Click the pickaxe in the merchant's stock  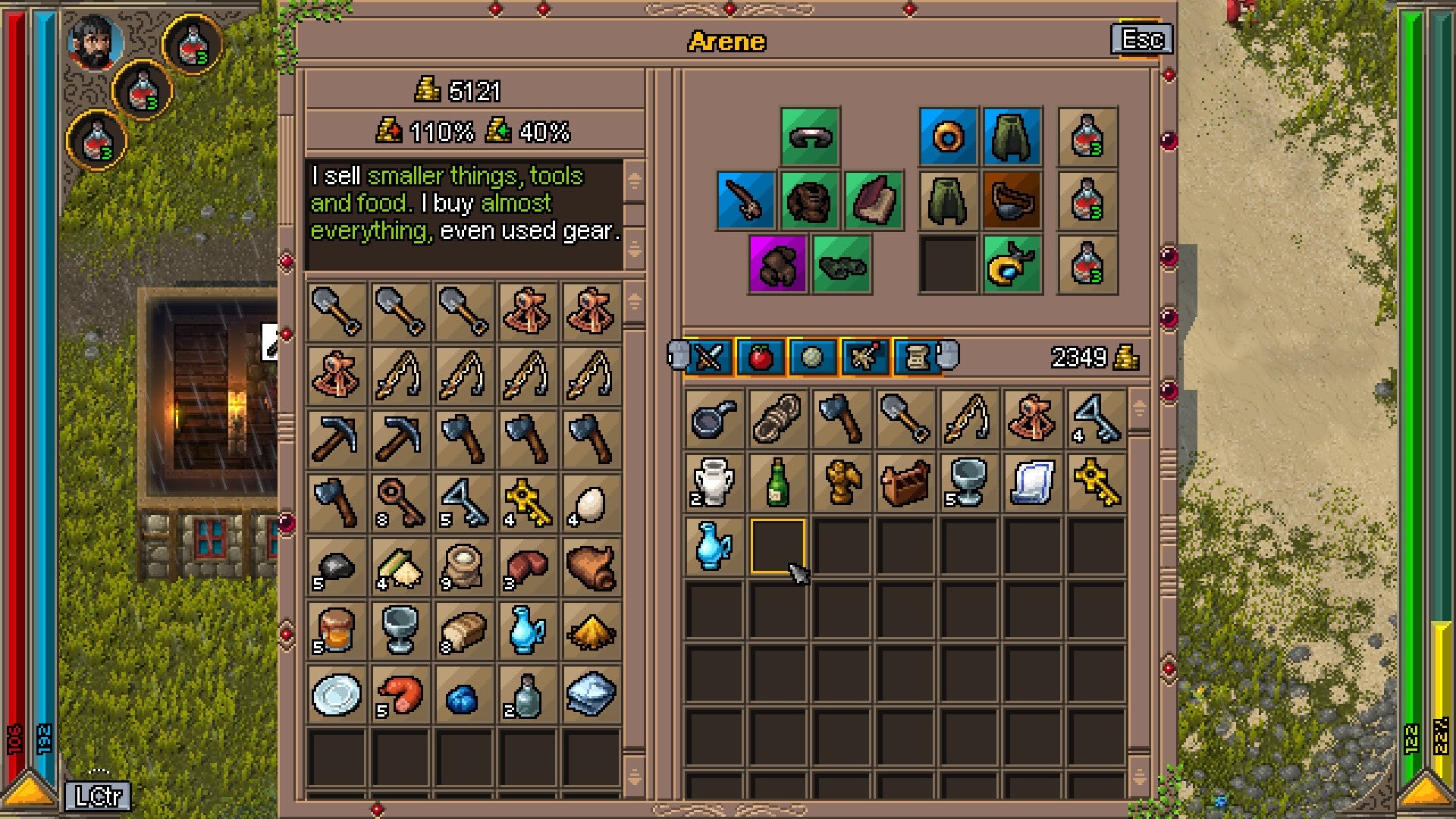point(336,438)
